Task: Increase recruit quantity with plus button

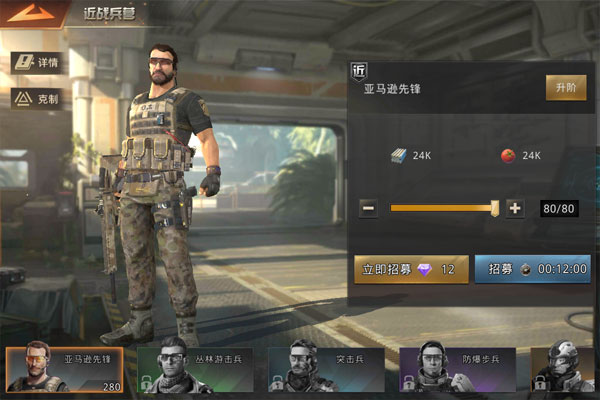Action: [x=515, y=208]
